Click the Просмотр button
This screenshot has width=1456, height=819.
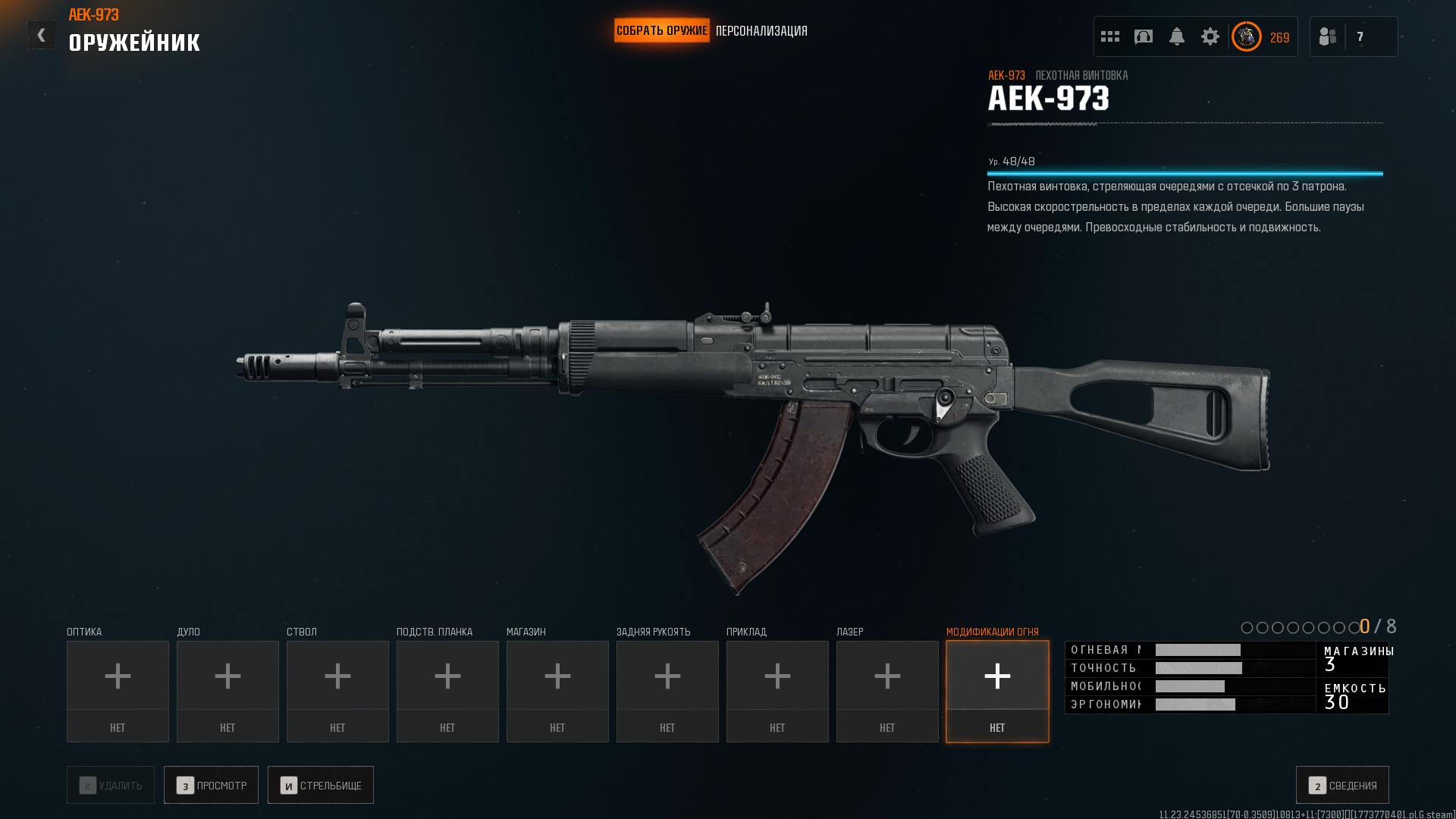coord(212,785)
